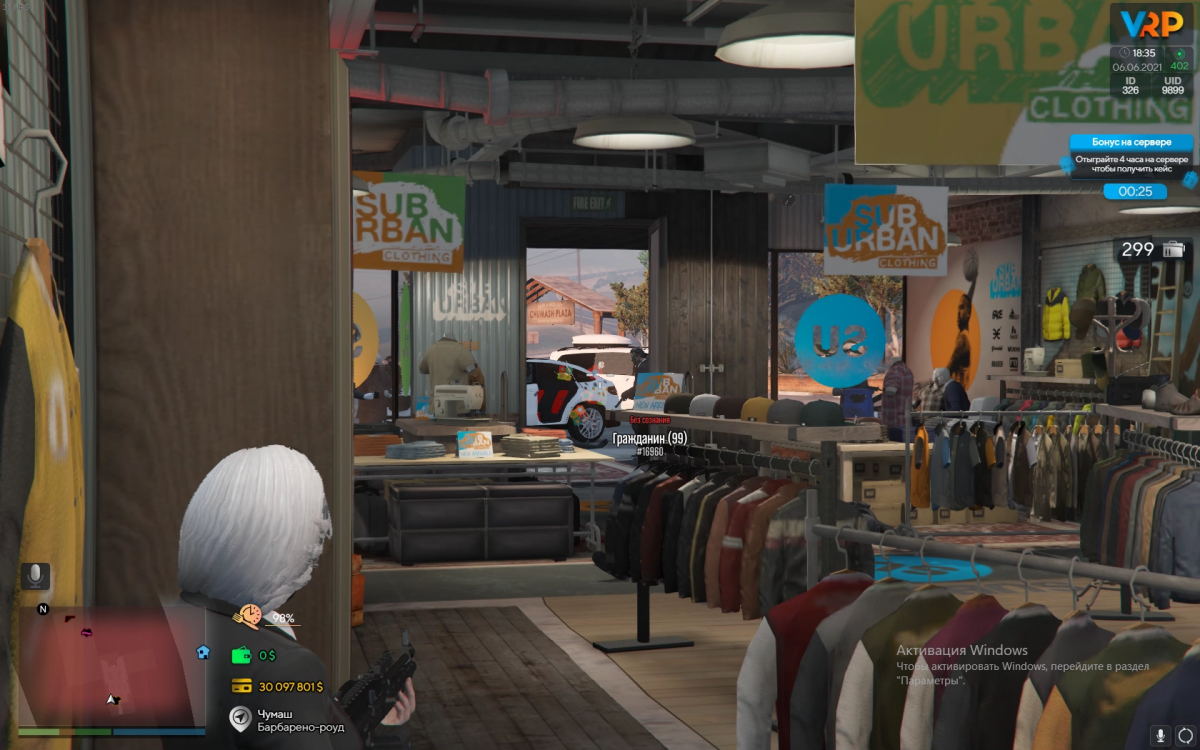
Task: Select the blue house marker beside minimap
Action: tap(203, 652)
